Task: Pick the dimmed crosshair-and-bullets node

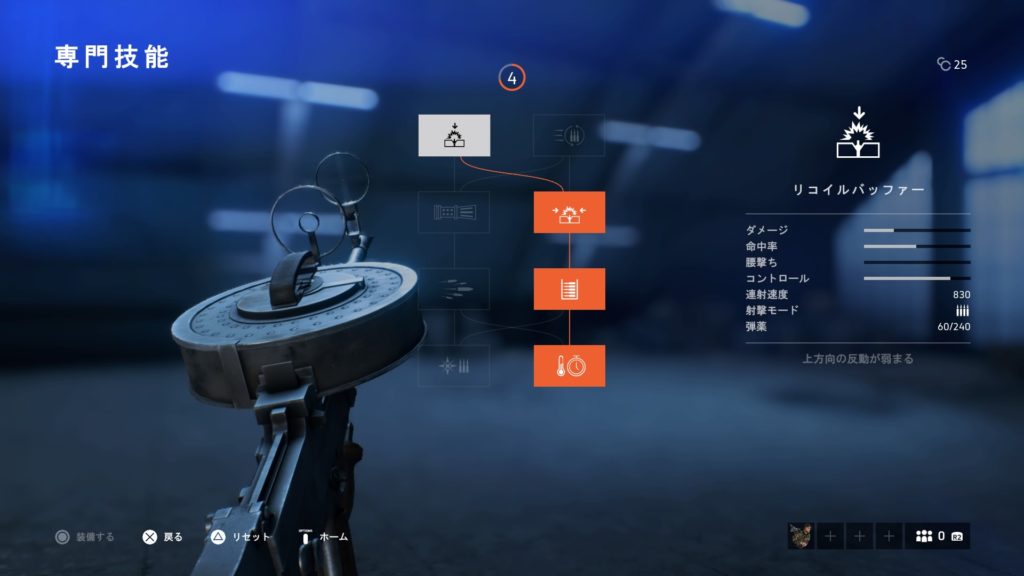Action: click(x=454, y=366)
